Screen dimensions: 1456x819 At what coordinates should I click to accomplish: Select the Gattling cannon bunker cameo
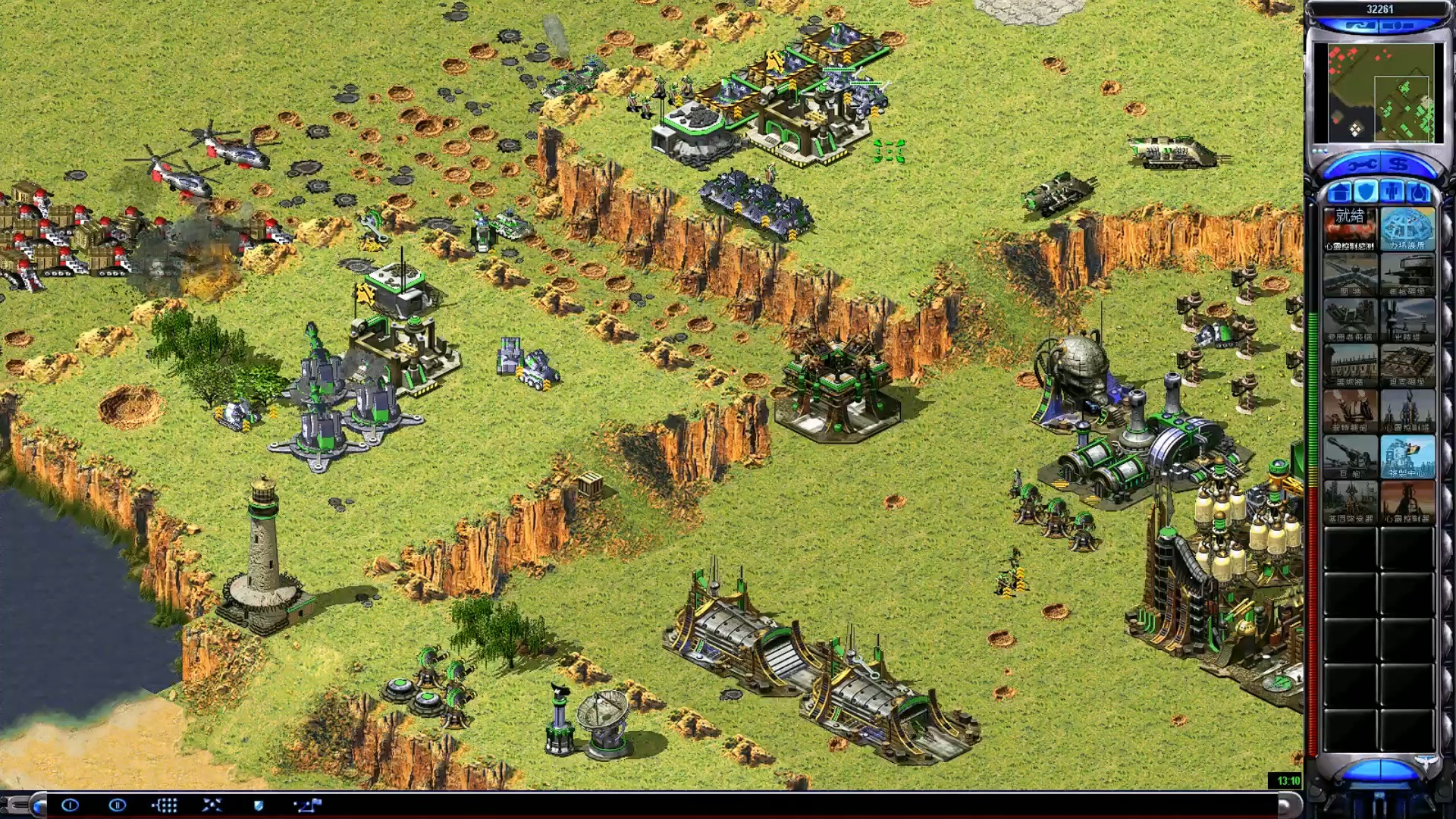pos(1407,274)
